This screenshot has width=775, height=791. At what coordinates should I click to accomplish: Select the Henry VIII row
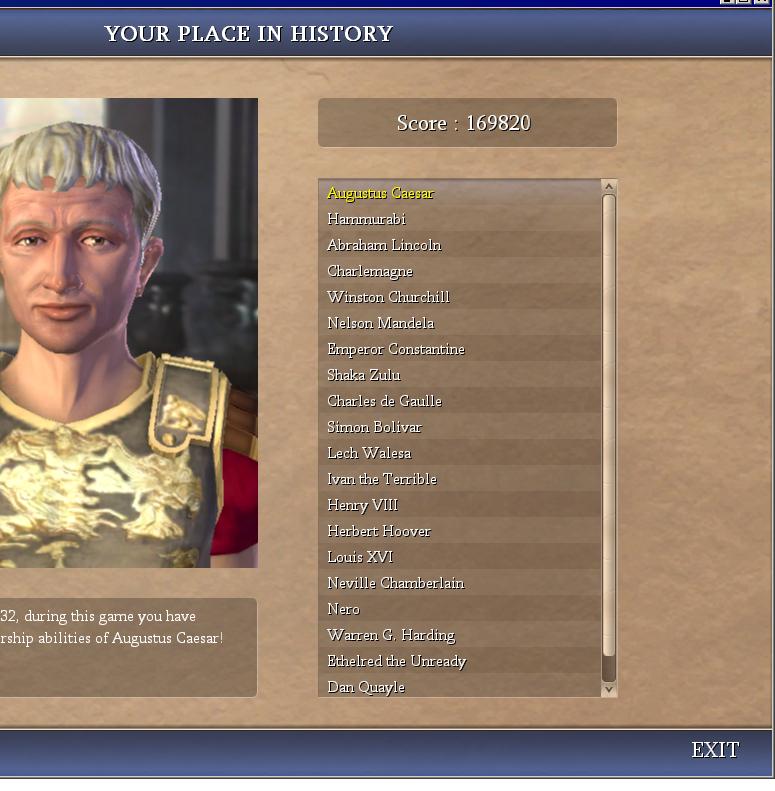tap(362, 505)
